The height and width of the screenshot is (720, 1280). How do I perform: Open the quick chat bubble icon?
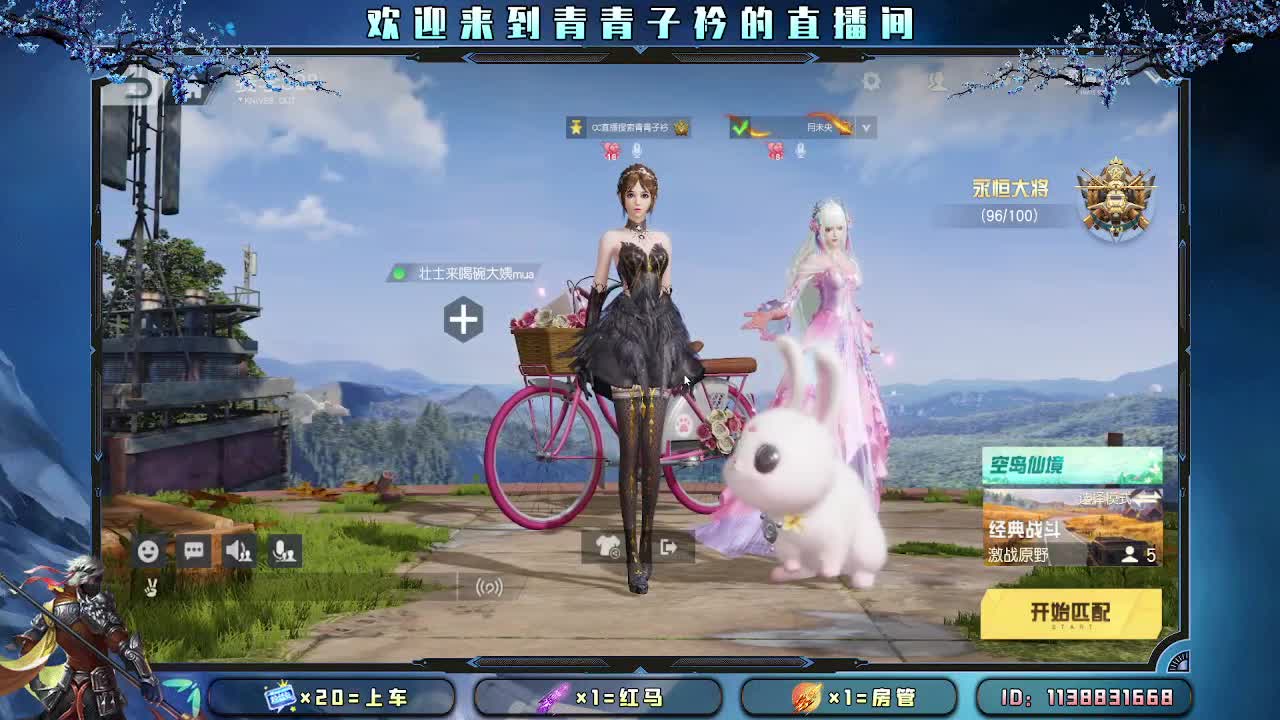(x=193, y=550)
